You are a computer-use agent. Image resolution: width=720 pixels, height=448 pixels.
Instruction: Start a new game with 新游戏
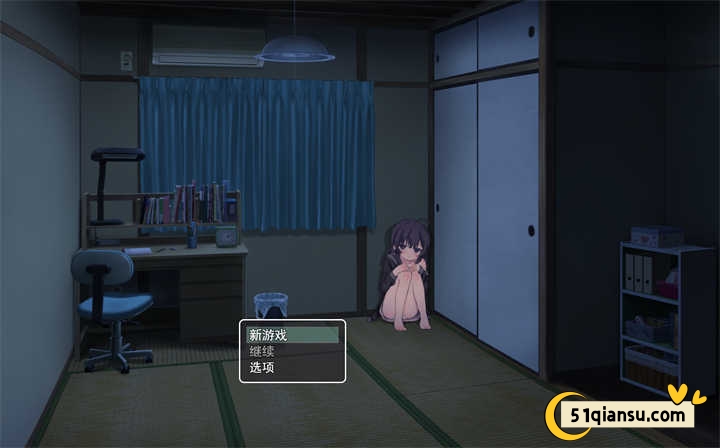pyautogui.click(x=292, y=335)
